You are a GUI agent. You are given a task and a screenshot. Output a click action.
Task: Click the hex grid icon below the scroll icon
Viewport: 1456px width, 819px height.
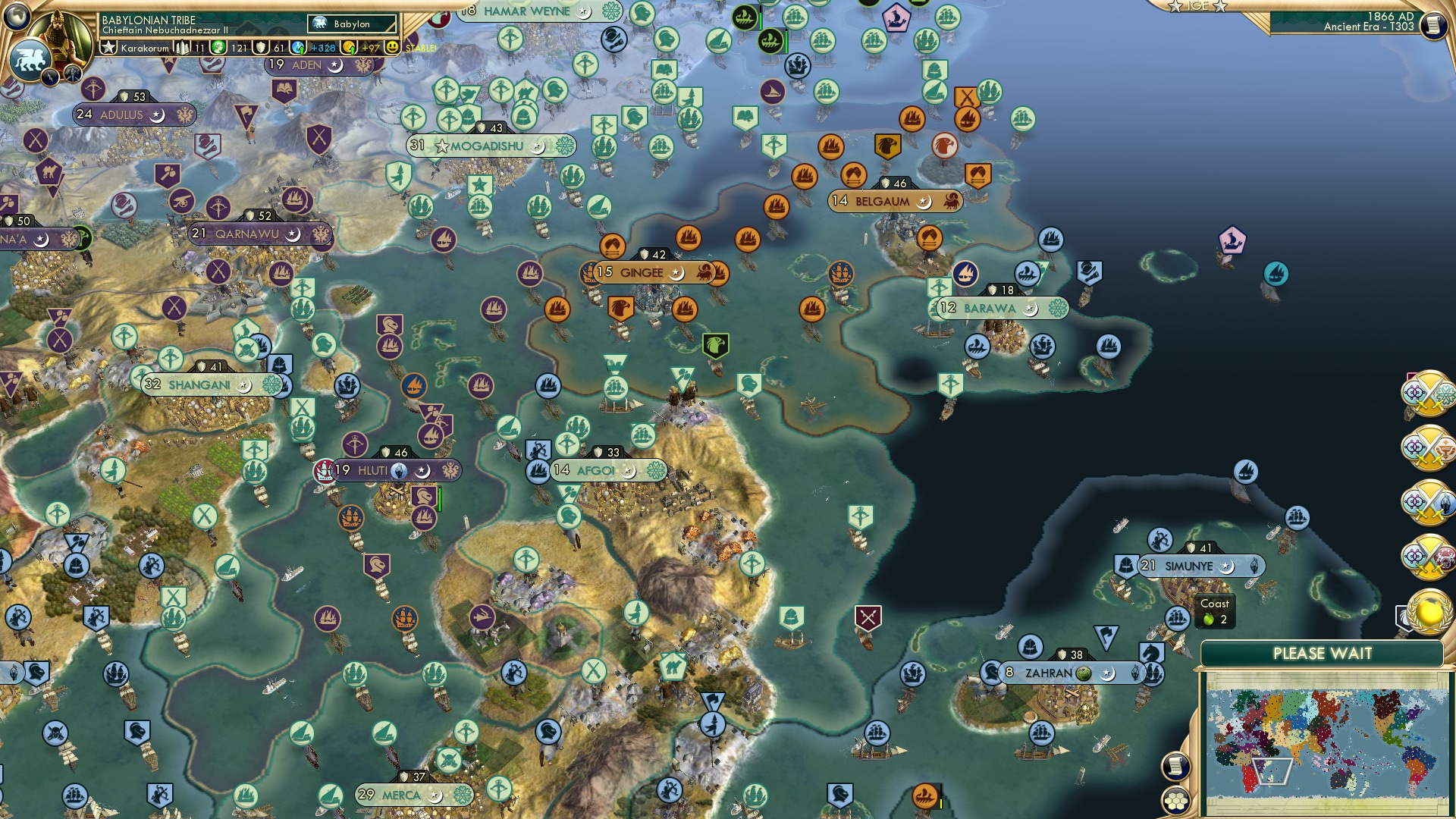pyautogui.click(x=1175, y=802)
